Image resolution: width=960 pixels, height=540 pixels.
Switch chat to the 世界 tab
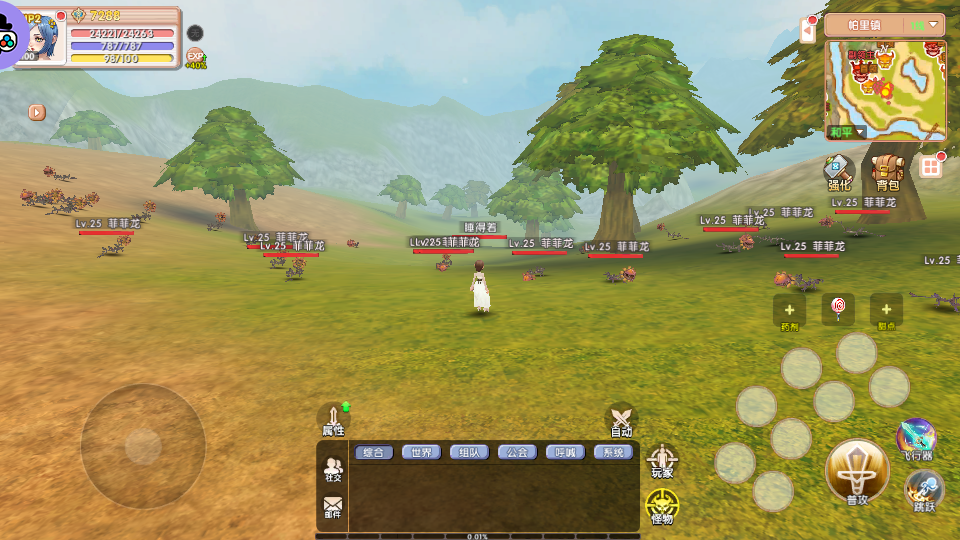pos(422,452)
